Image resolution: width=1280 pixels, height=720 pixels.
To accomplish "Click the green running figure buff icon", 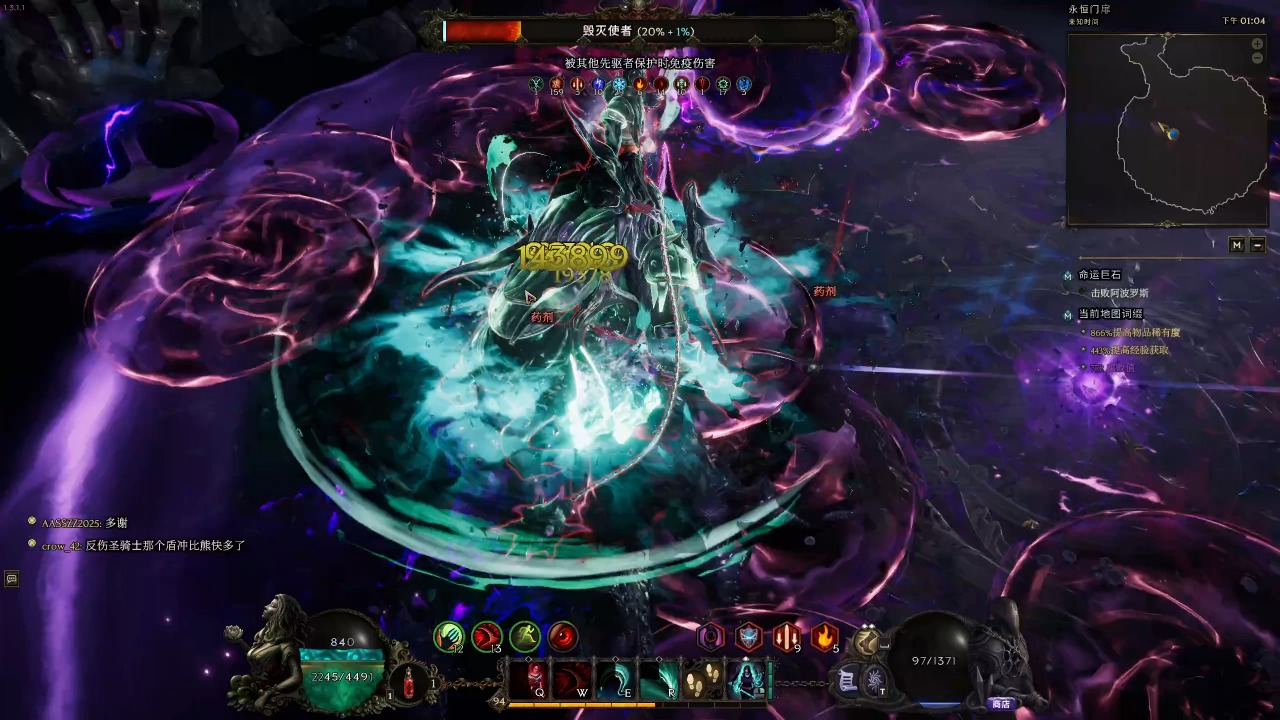I will point(524,635).
